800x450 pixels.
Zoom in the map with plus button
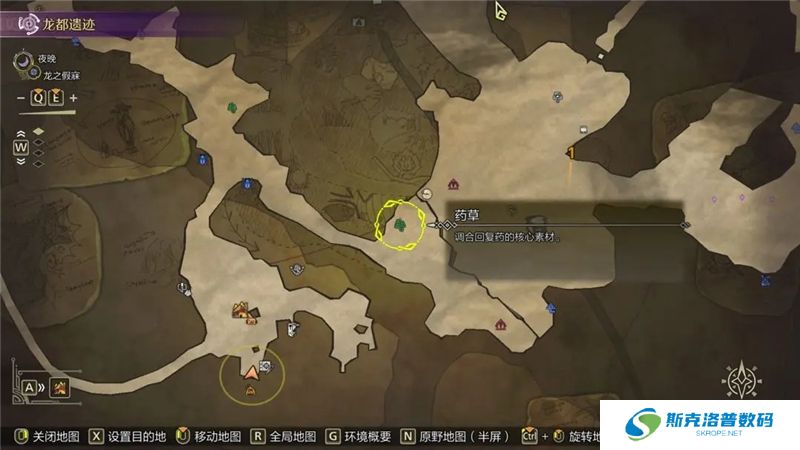tap(74, 97)
